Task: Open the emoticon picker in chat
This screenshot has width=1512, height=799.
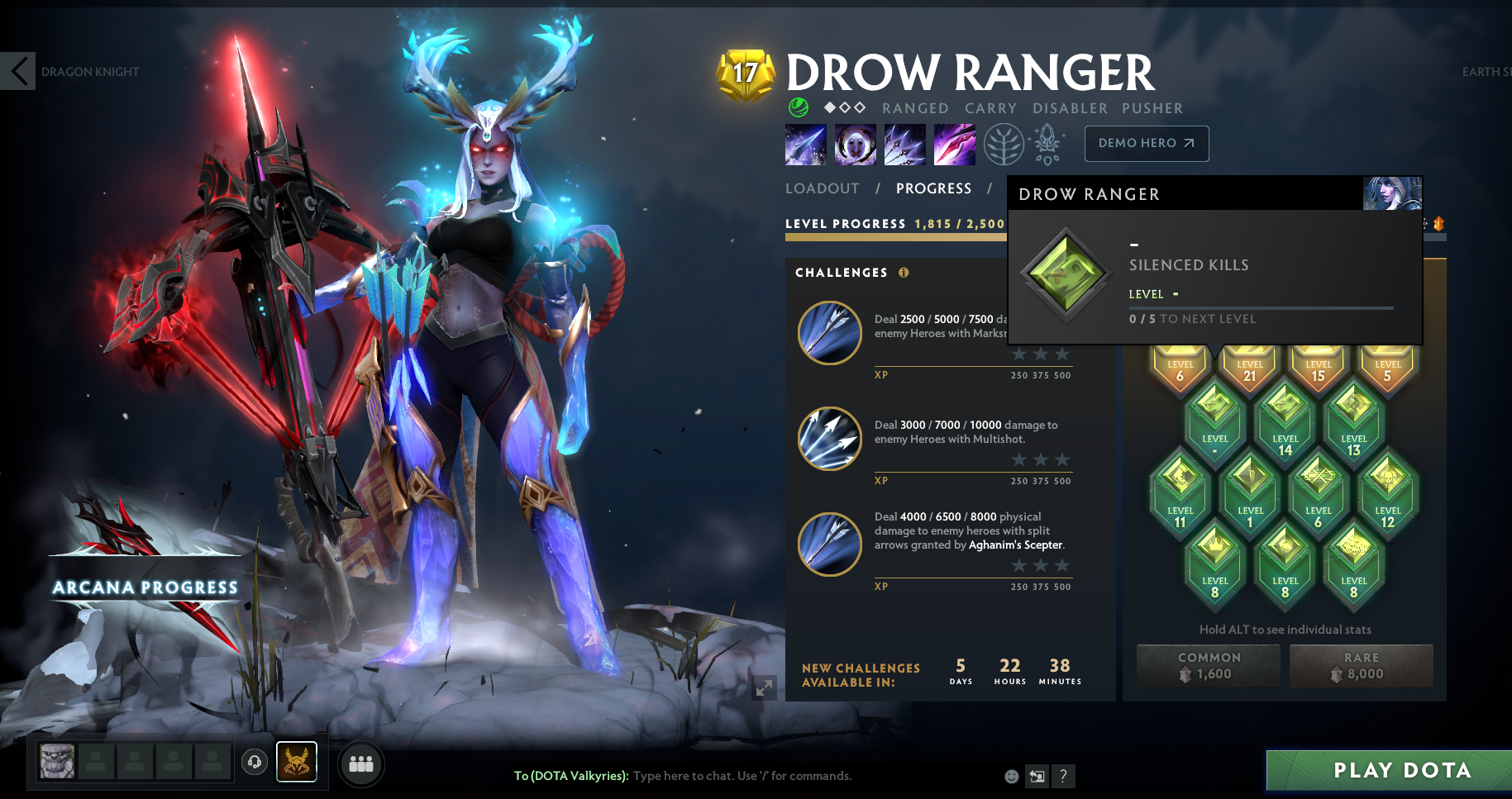Action: pos(1010,776)
